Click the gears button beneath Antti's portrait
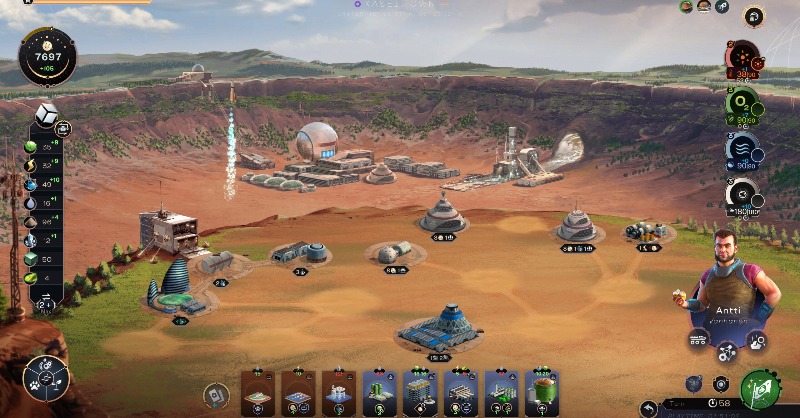This screenshot has width=800, height=418. tap(727, 350)
